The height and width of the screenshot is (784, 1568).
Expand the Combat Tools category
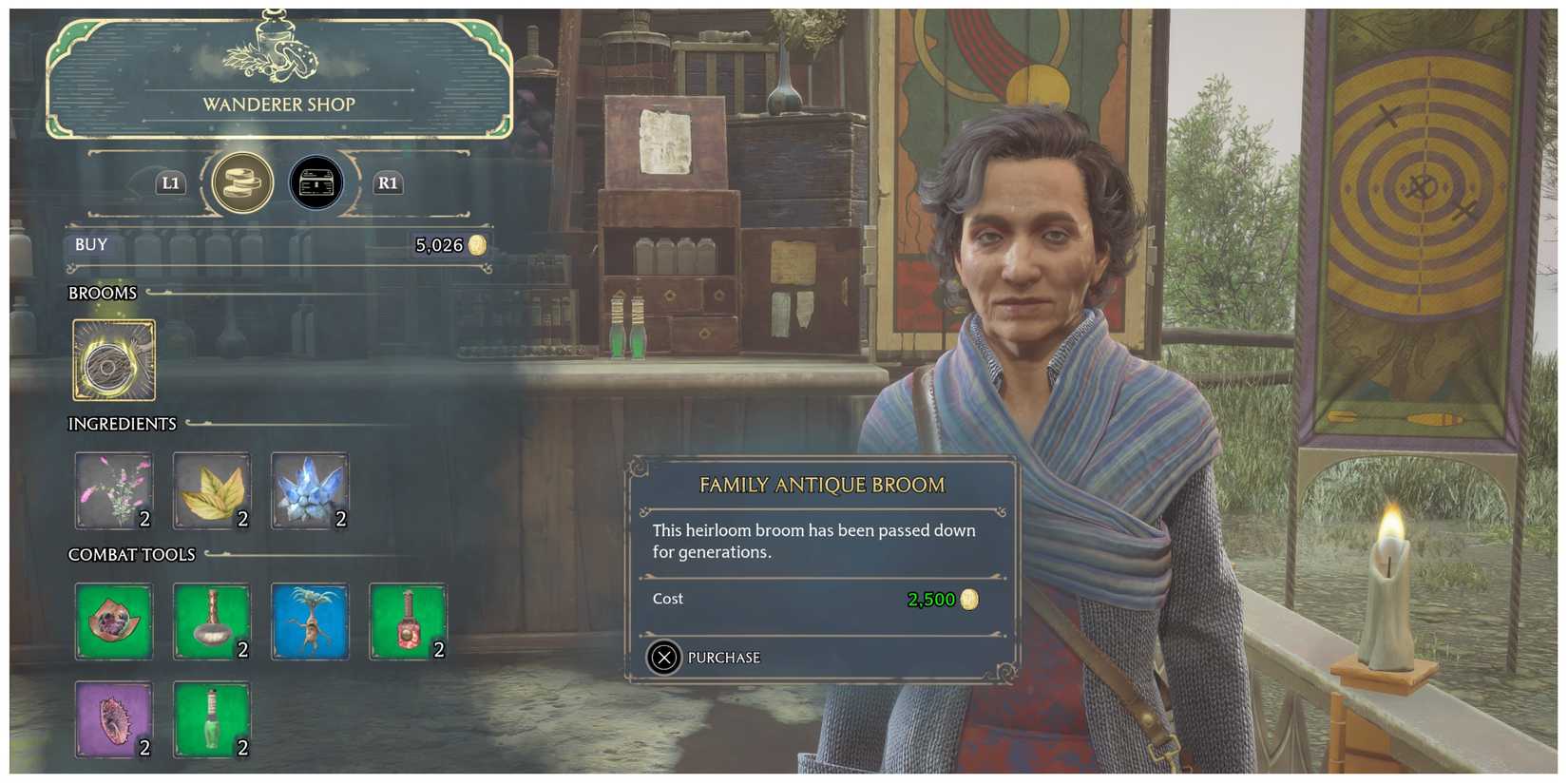point(130,554)
